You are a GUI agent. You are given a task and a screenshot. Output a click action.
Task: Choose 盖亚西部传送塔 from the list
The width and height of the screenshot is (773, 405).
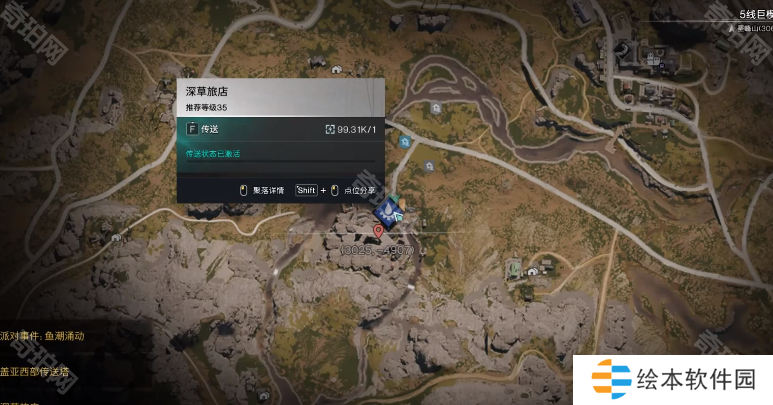pos(35,371)
